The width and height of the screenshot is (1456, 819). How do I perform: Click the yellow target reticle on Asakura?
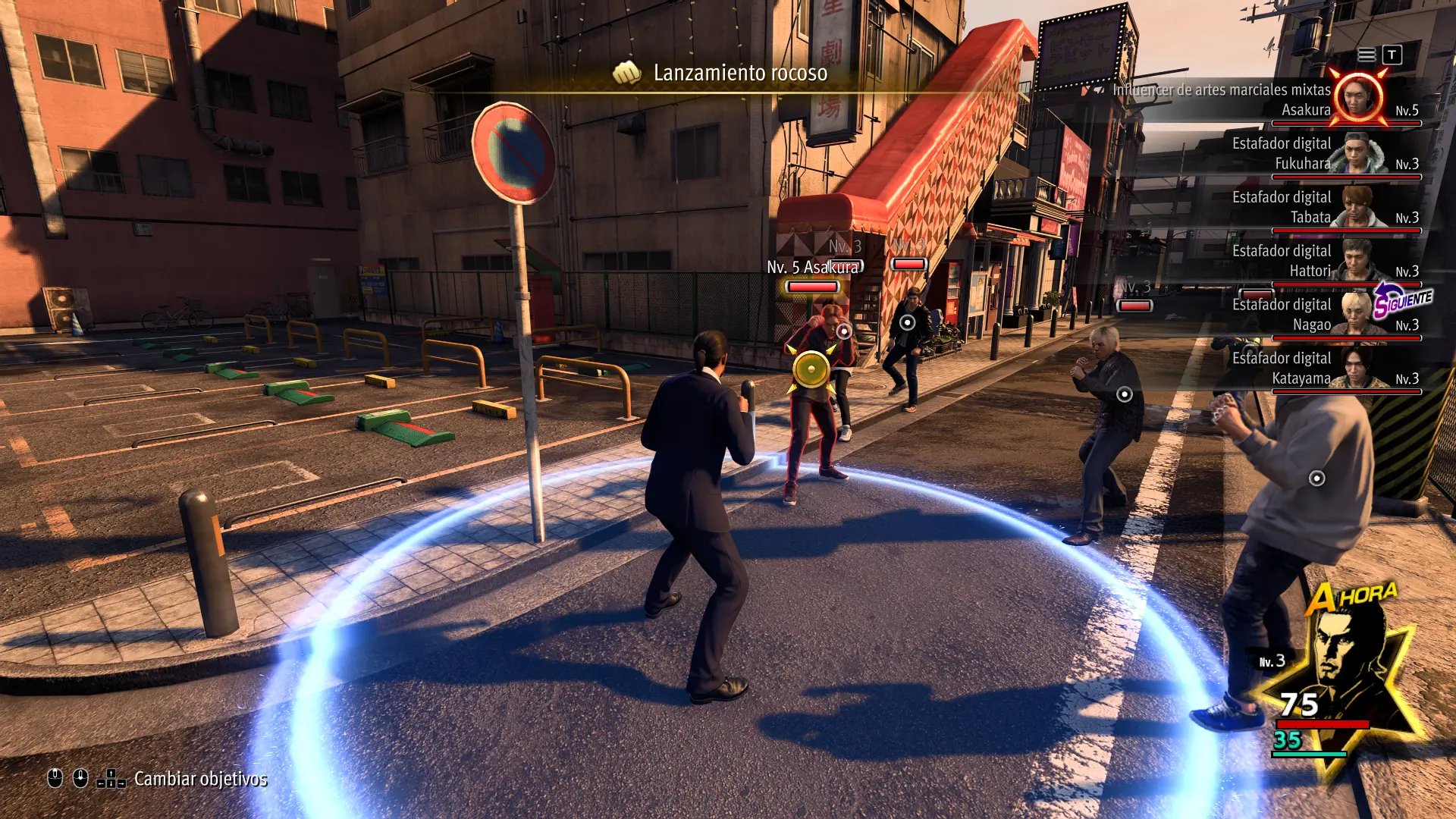(811, 370)
